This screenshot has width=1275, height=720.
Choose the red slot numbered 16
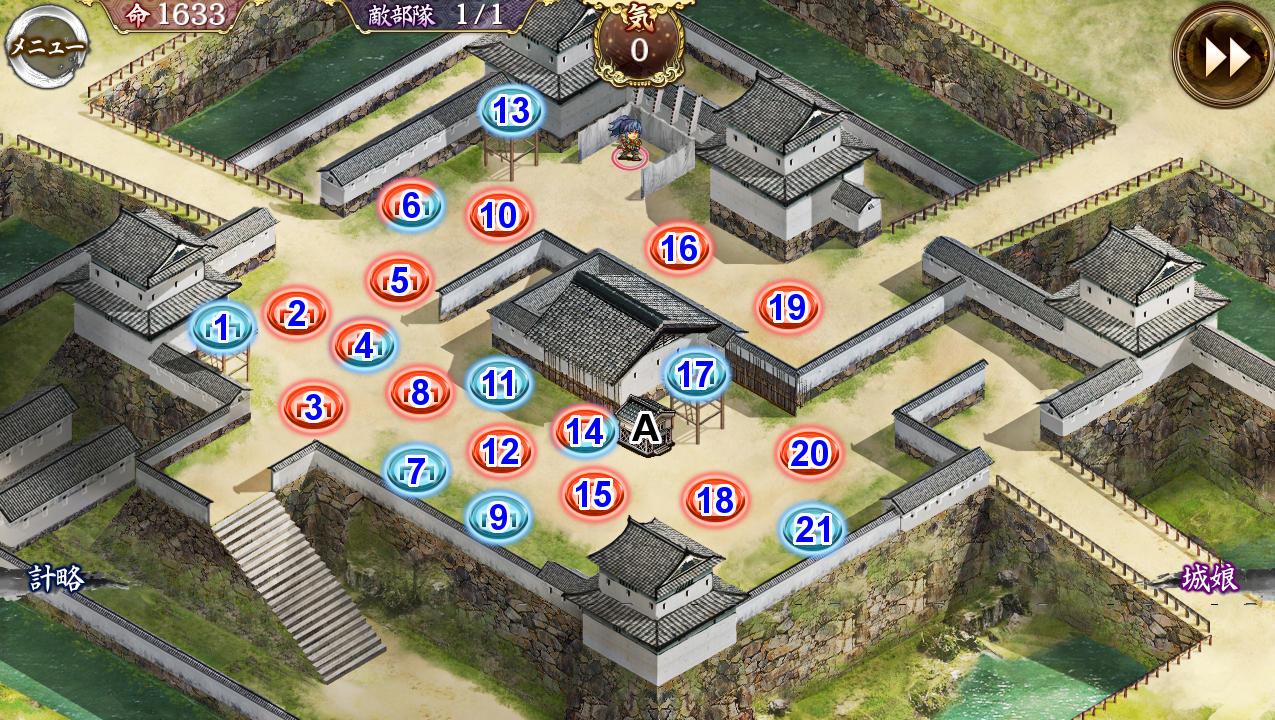click(679, 249)
